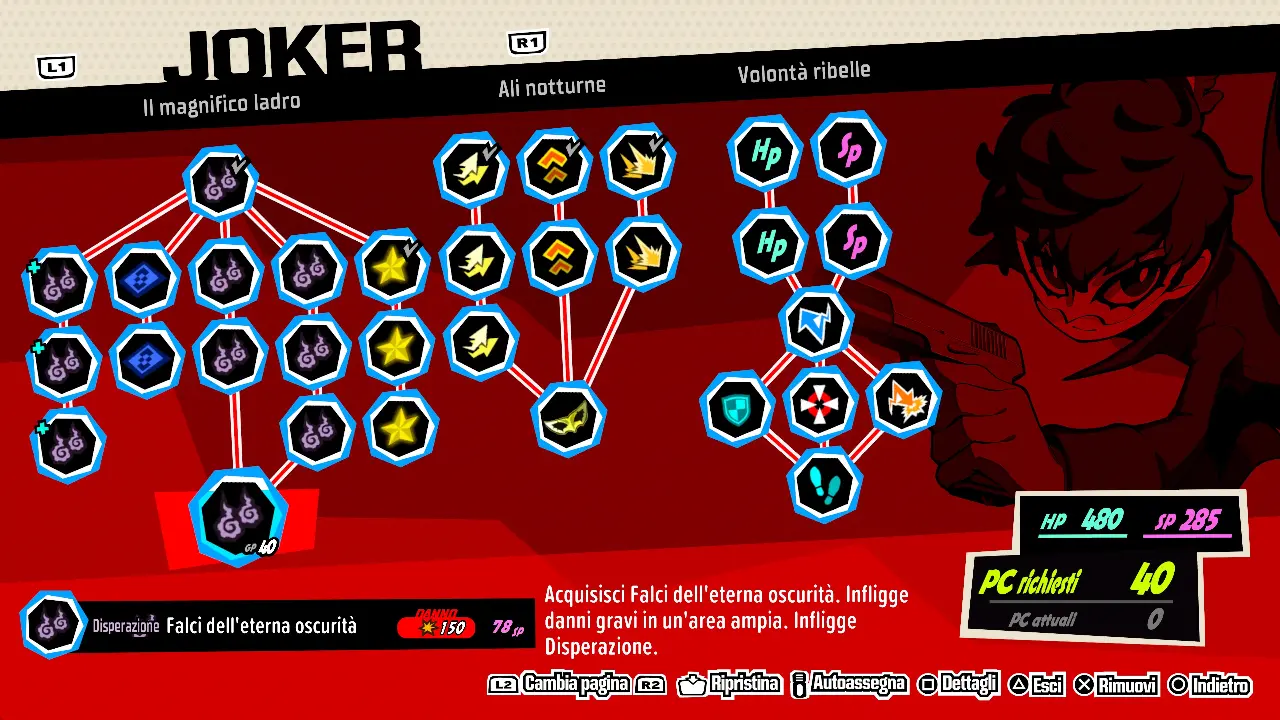Screen dimensions: 1280x720
Task: Select the Hp boost node in Volontà ribelle
Action: pyautogui.click(x=765, y=152)
